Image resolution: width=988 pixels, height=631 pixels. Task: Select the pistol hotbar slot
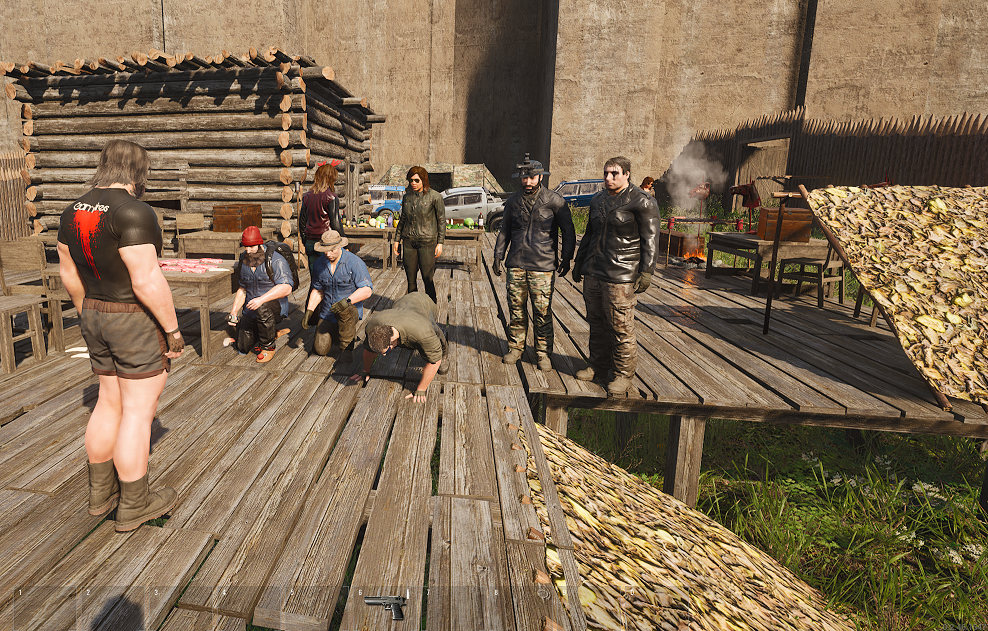point(386,605)
